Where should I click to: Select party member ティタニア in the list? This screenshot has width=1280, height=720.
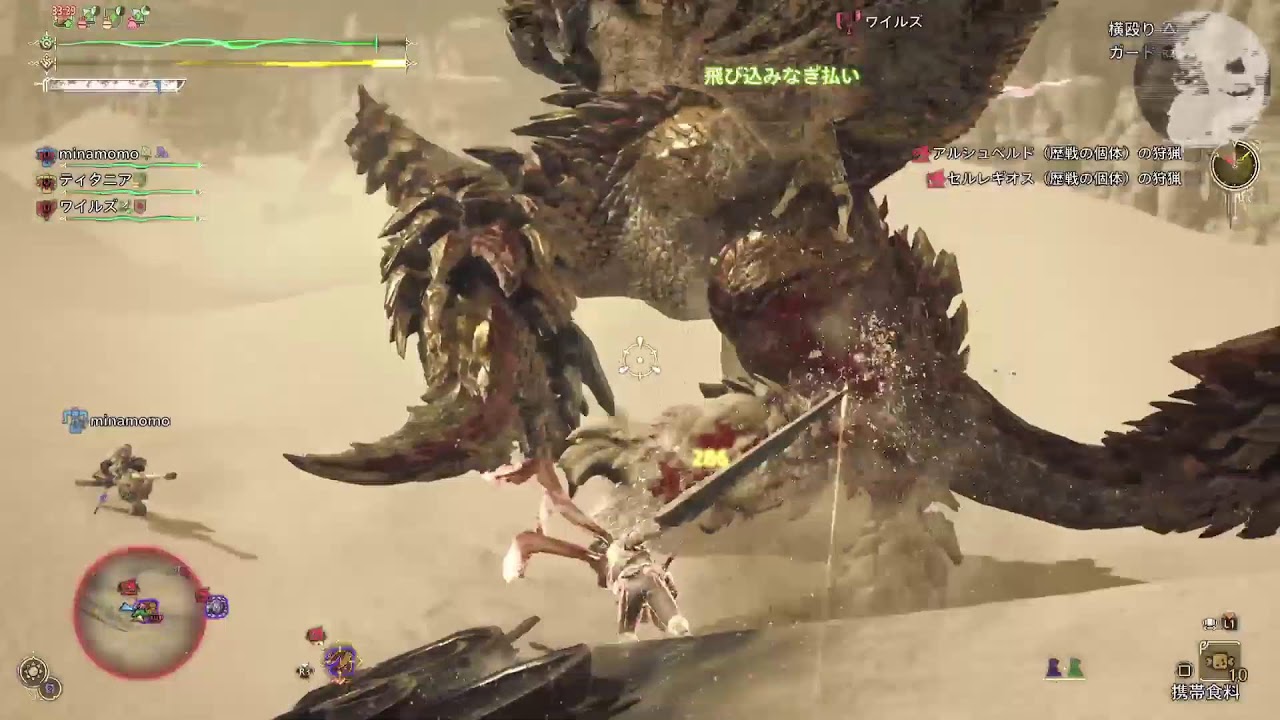point(95,181)
